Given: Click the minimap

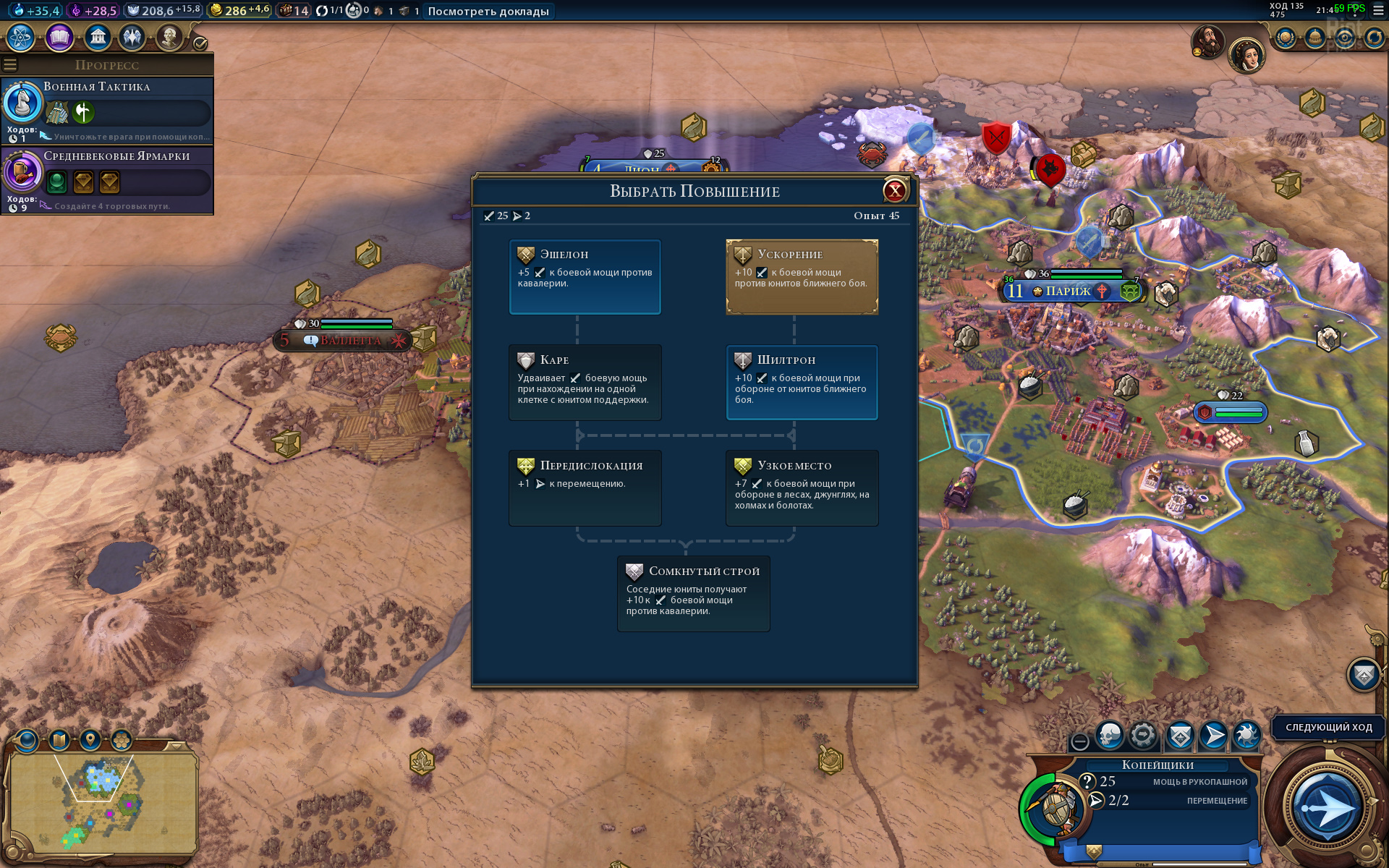Looking at the screenshot, I should pos(103,803).
